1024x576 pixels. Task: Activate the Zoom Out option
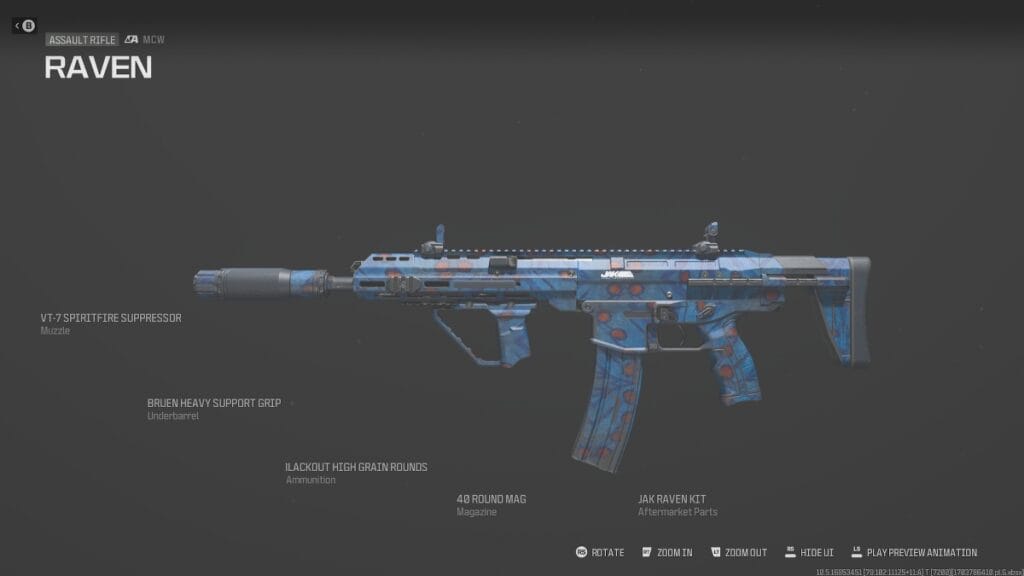pos(738,552)
